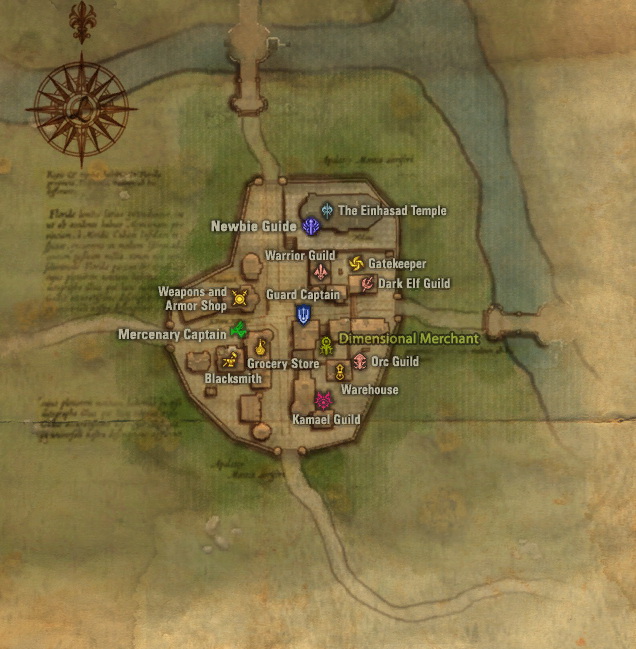Screen dimensions: 636x649
Task: Select the Grocery Store marker
Action: 259,348
